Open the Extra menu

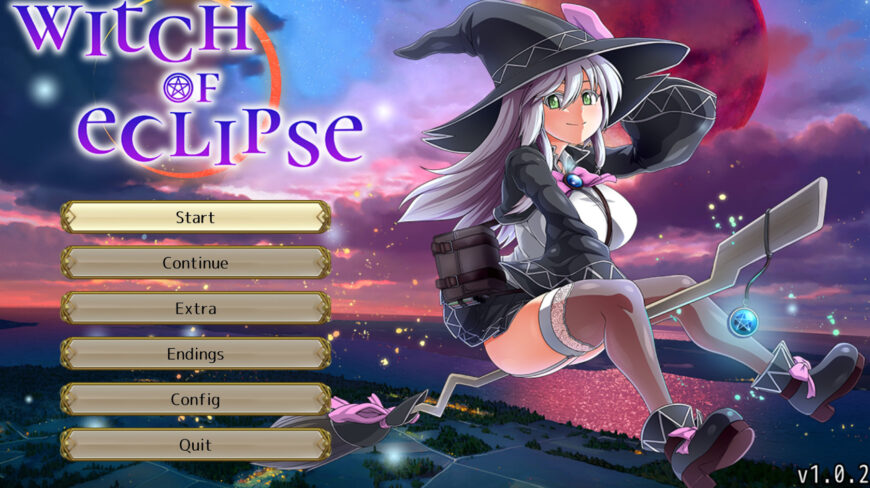click(195, 308)
